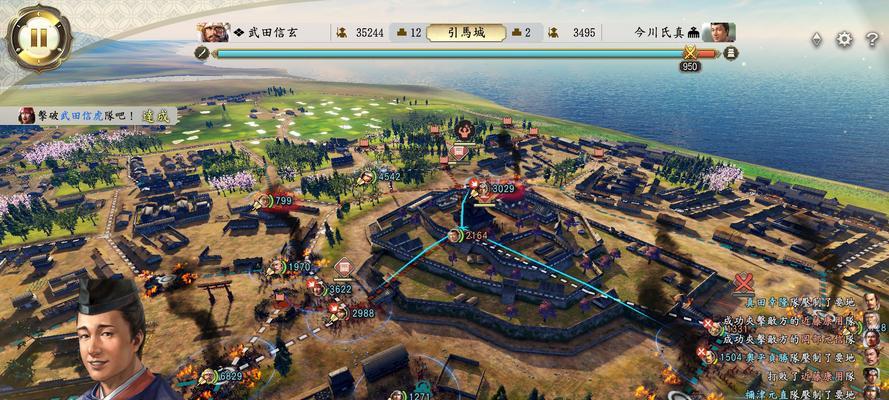Open the 擊破武田信虎隊 objective banner
Viewport: 889px width, 400px height.
point(90,116)
